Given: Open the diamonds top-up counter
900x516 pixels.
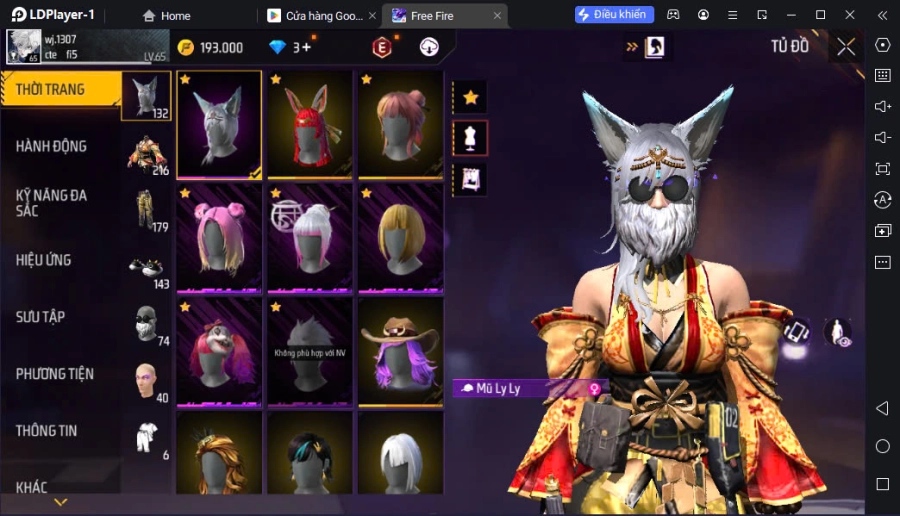Looking at the screenshot, I should point(290,47).
